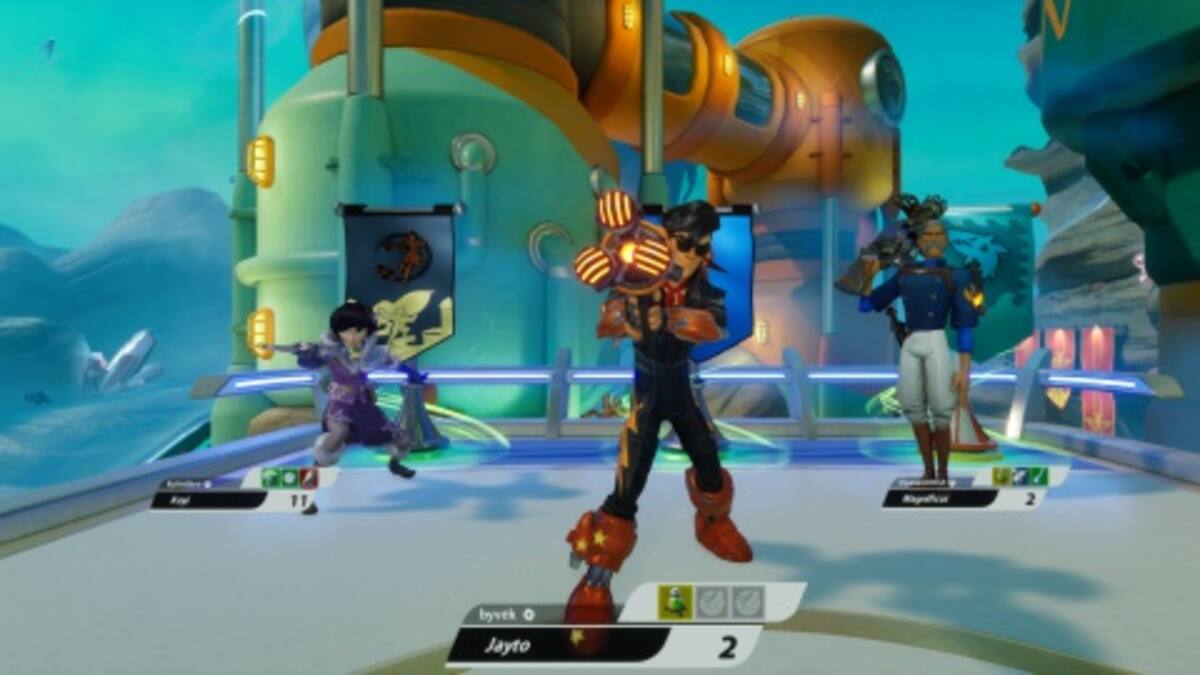Click Jayto's green parrot artifact icon
1200x675 pixels.
[675, 602]
